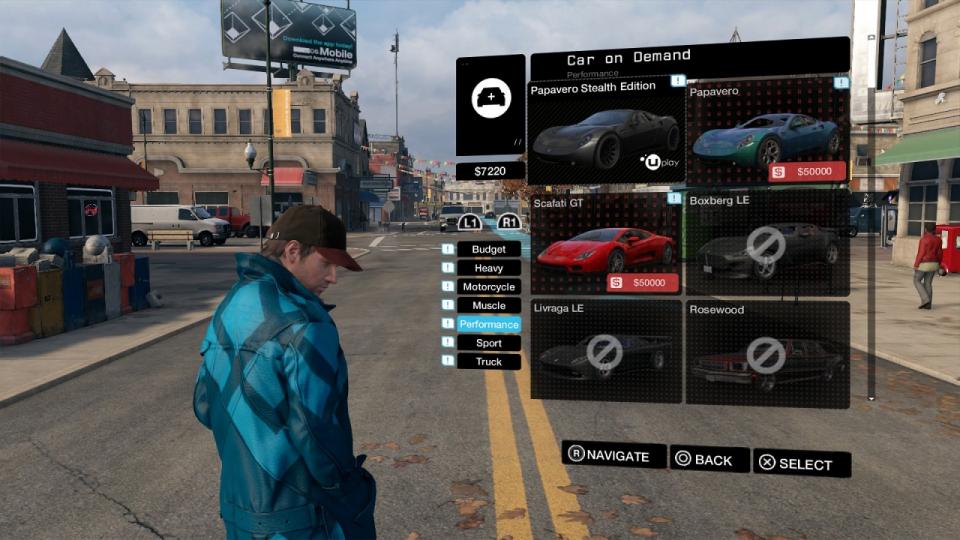960x540 pixels.
Task: Choose the locked Livraga LE tile
Action: coord(606,352)
